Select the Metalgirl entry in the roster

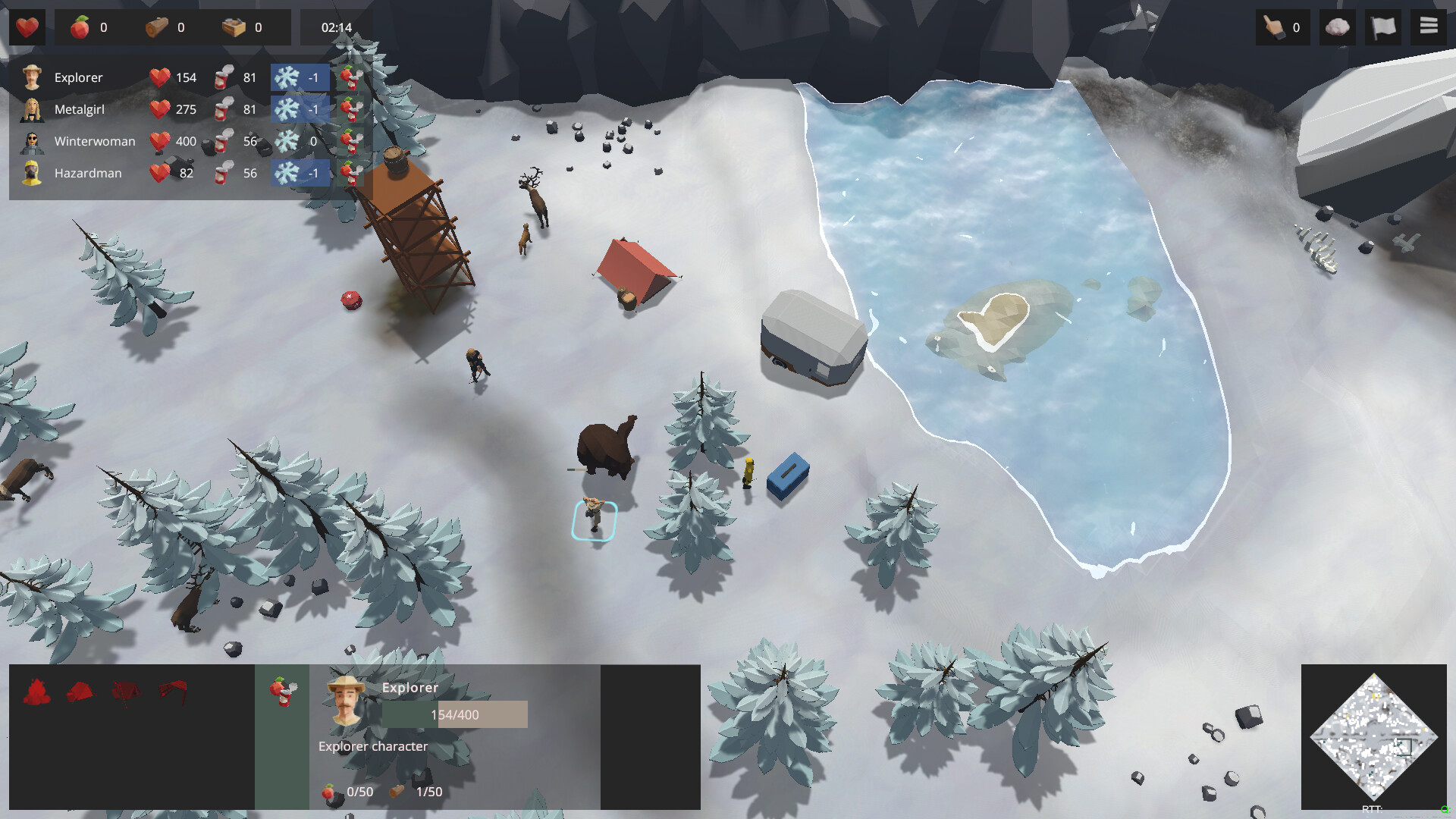tap(80, 108)
